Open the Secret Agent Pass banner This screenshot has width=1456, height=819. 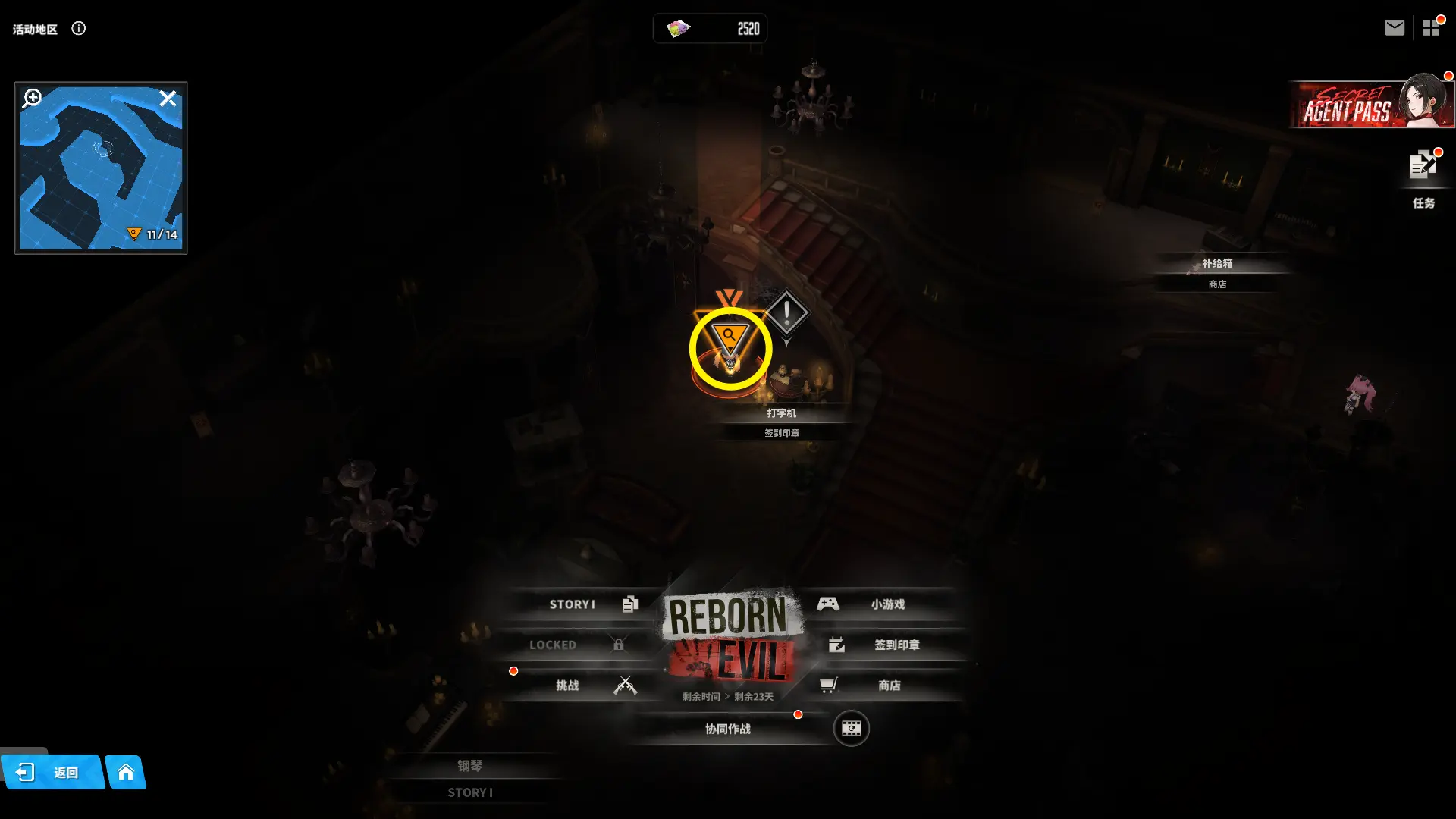[x=1371, y=105]
